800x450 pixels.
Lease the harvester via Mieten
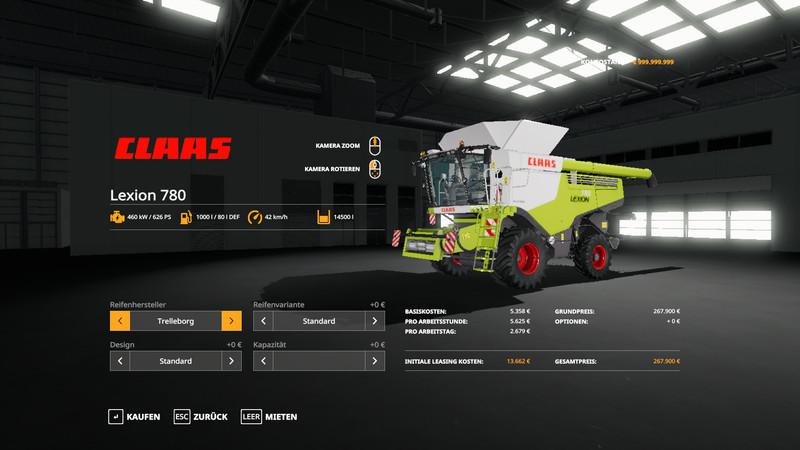coord(269,416)
